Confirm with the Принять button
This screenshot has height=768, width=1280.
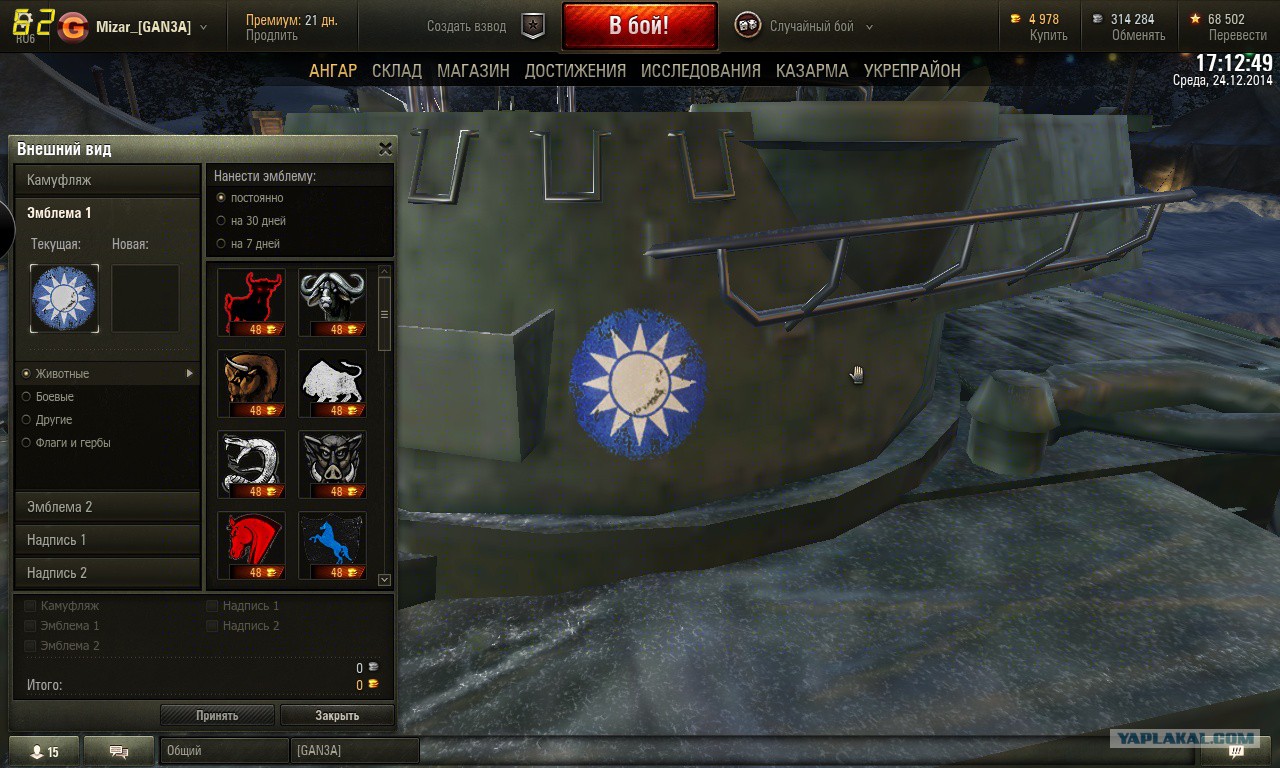tap(217, 715)
